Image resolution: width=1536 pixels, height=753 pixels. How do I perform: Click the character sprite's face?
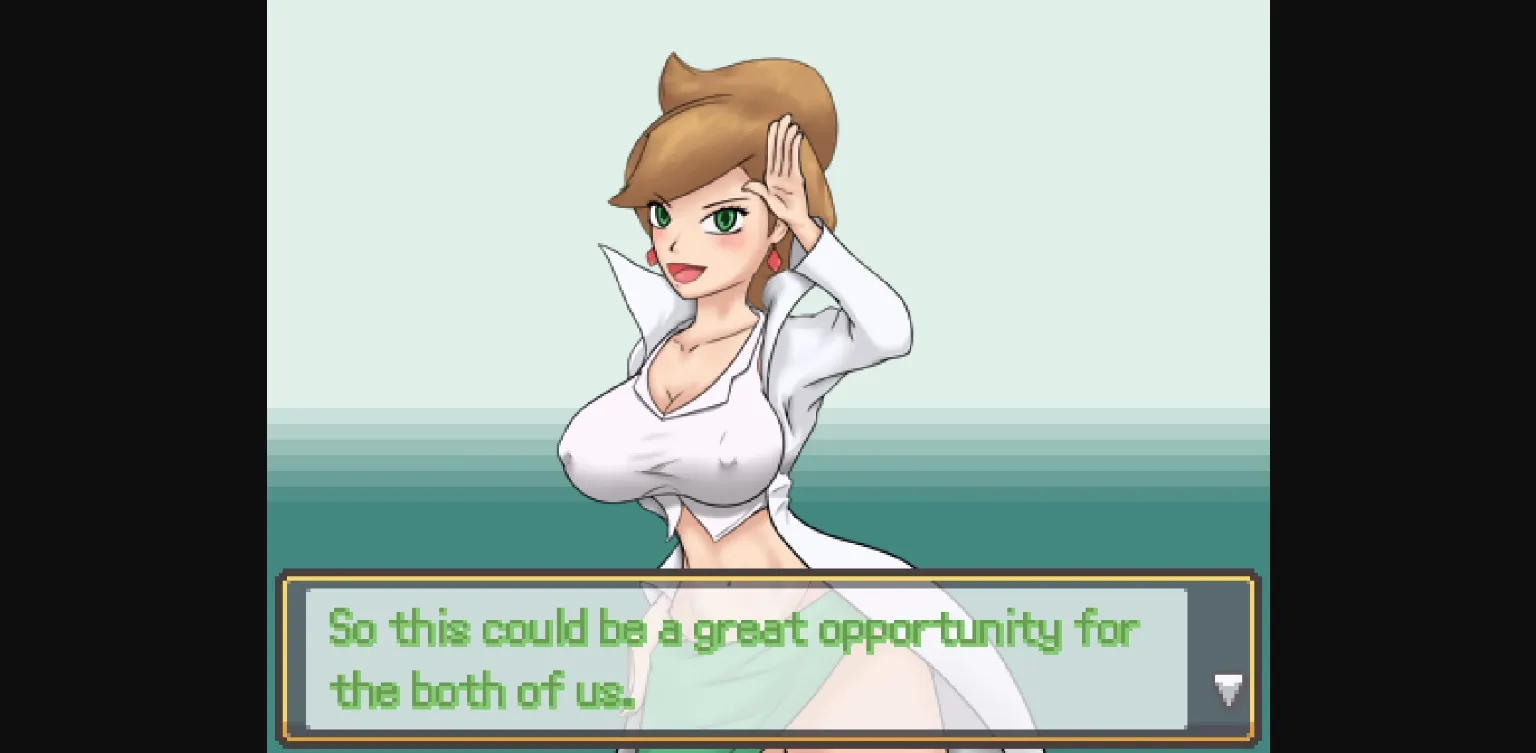pos(700,230)
